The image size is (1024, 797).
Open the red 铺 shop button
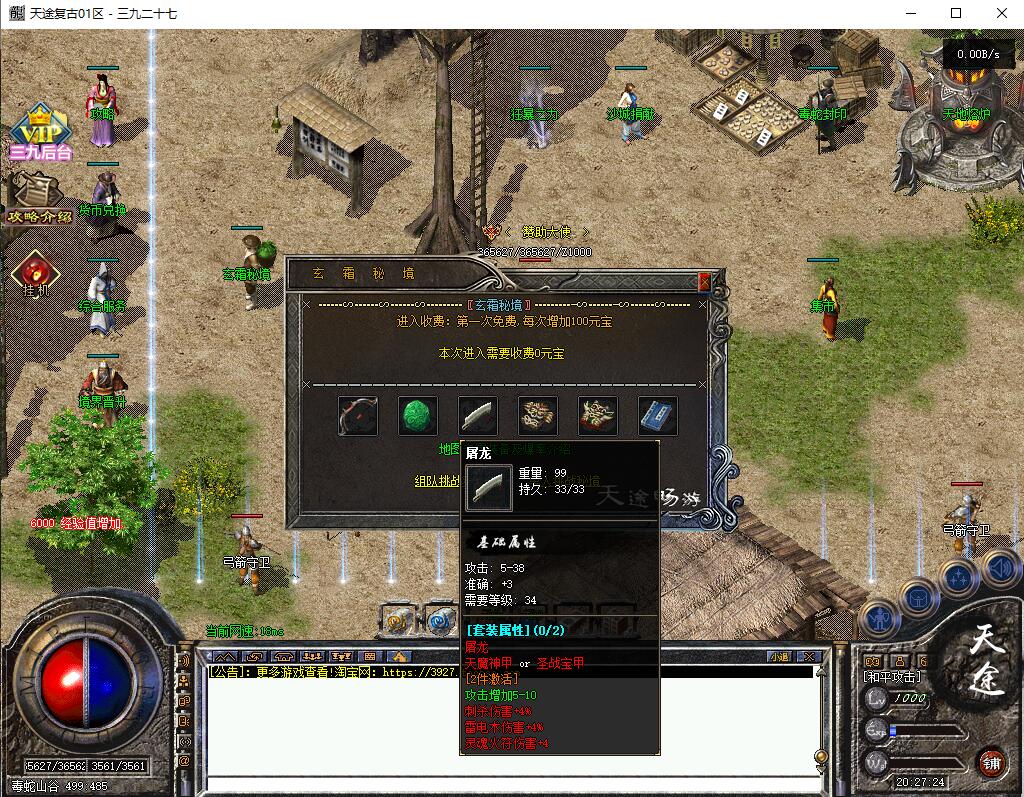pos(991,763)
